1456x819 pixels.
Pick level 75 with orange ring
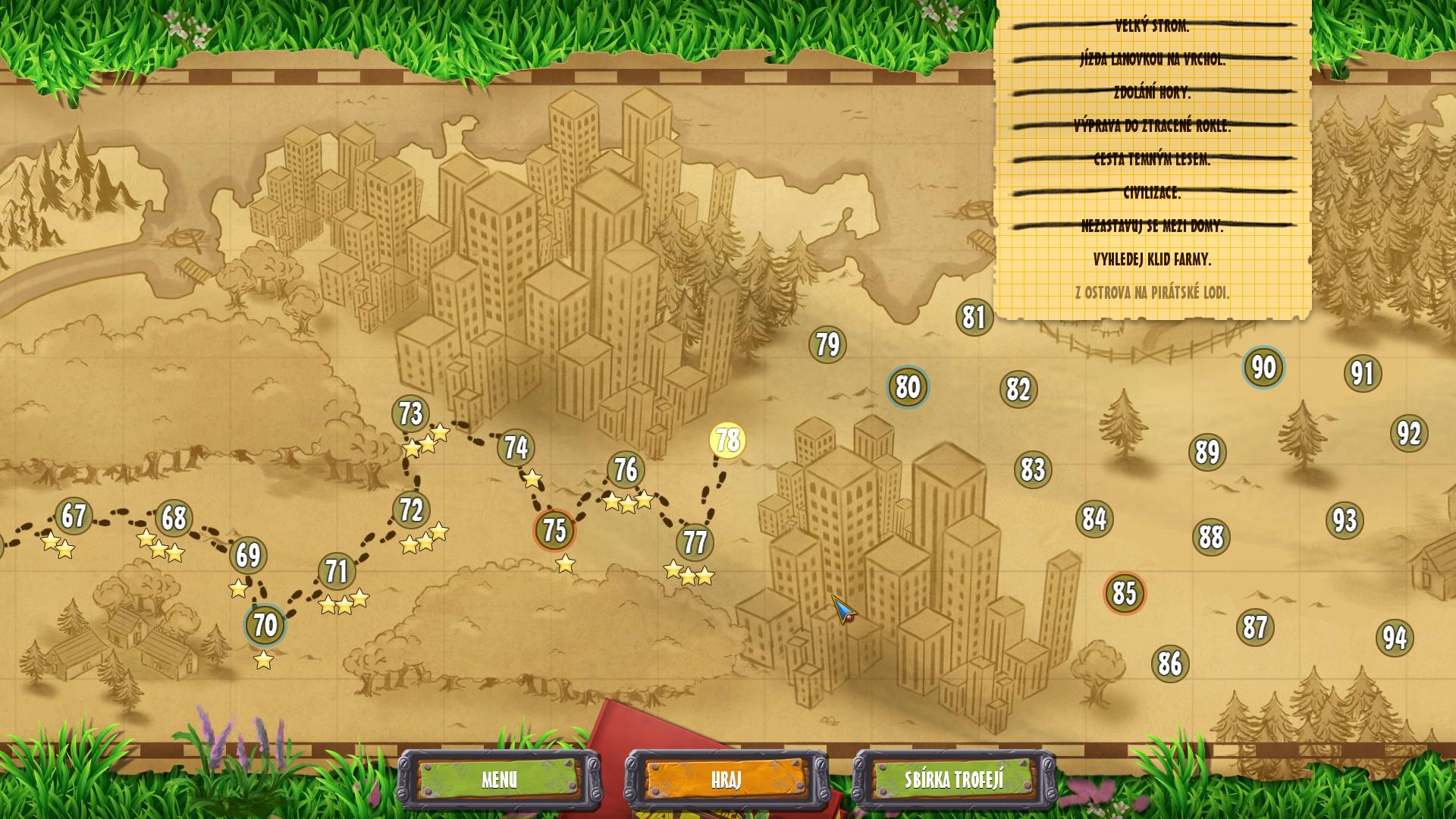tap(554, 531)
